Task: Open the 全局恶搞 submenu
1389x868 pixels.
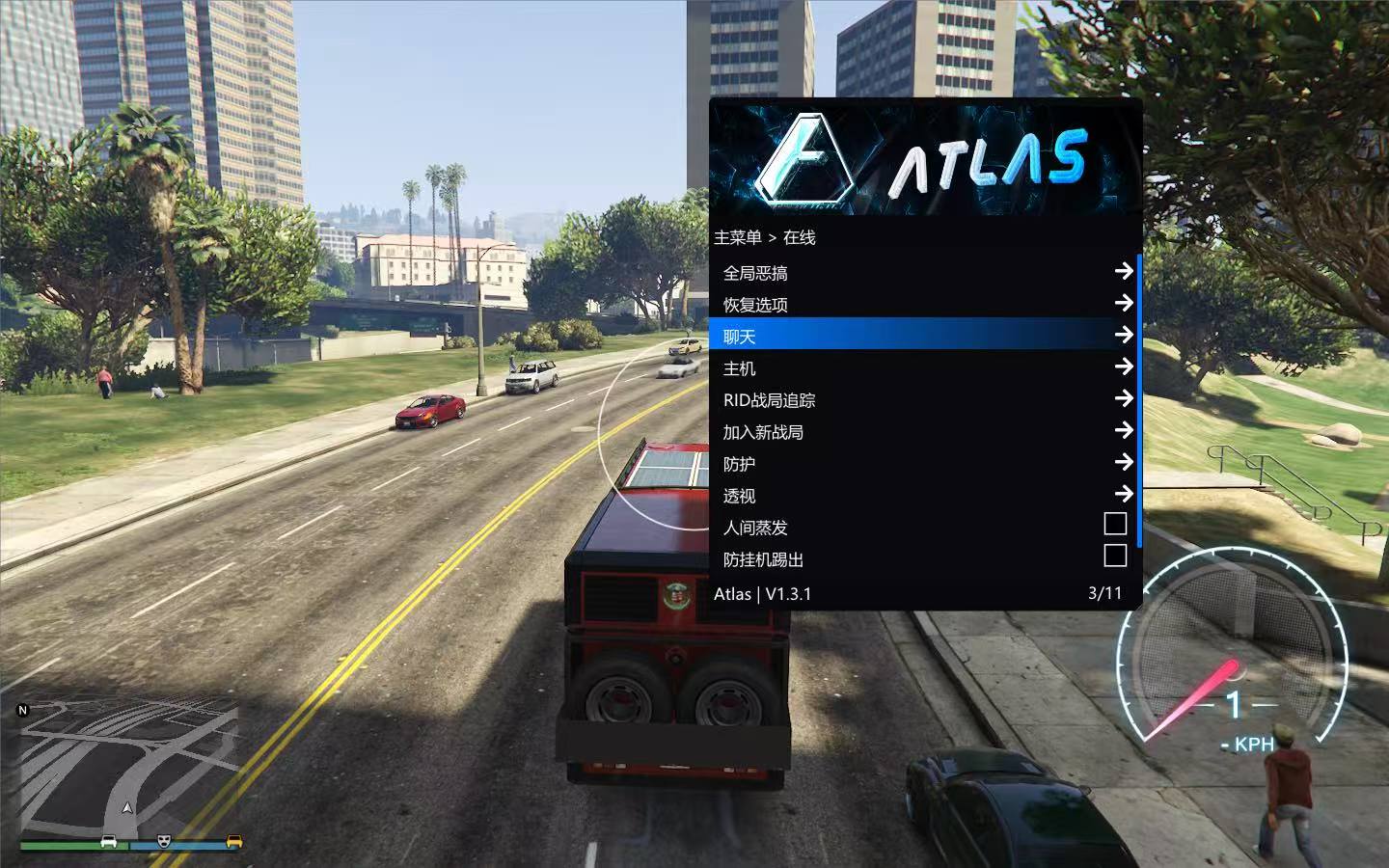Action: pyautogui.click(x=924, y=273)
